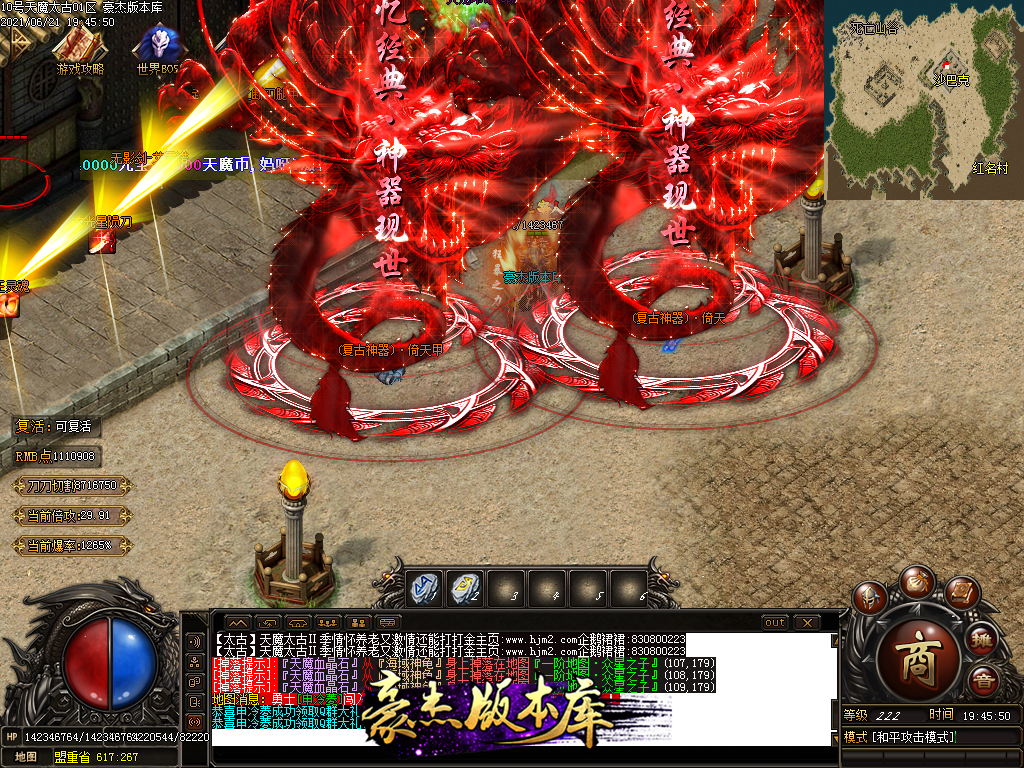Click the 复活 revive status label
1024x768 pixels.
click(x=54, y=426)
